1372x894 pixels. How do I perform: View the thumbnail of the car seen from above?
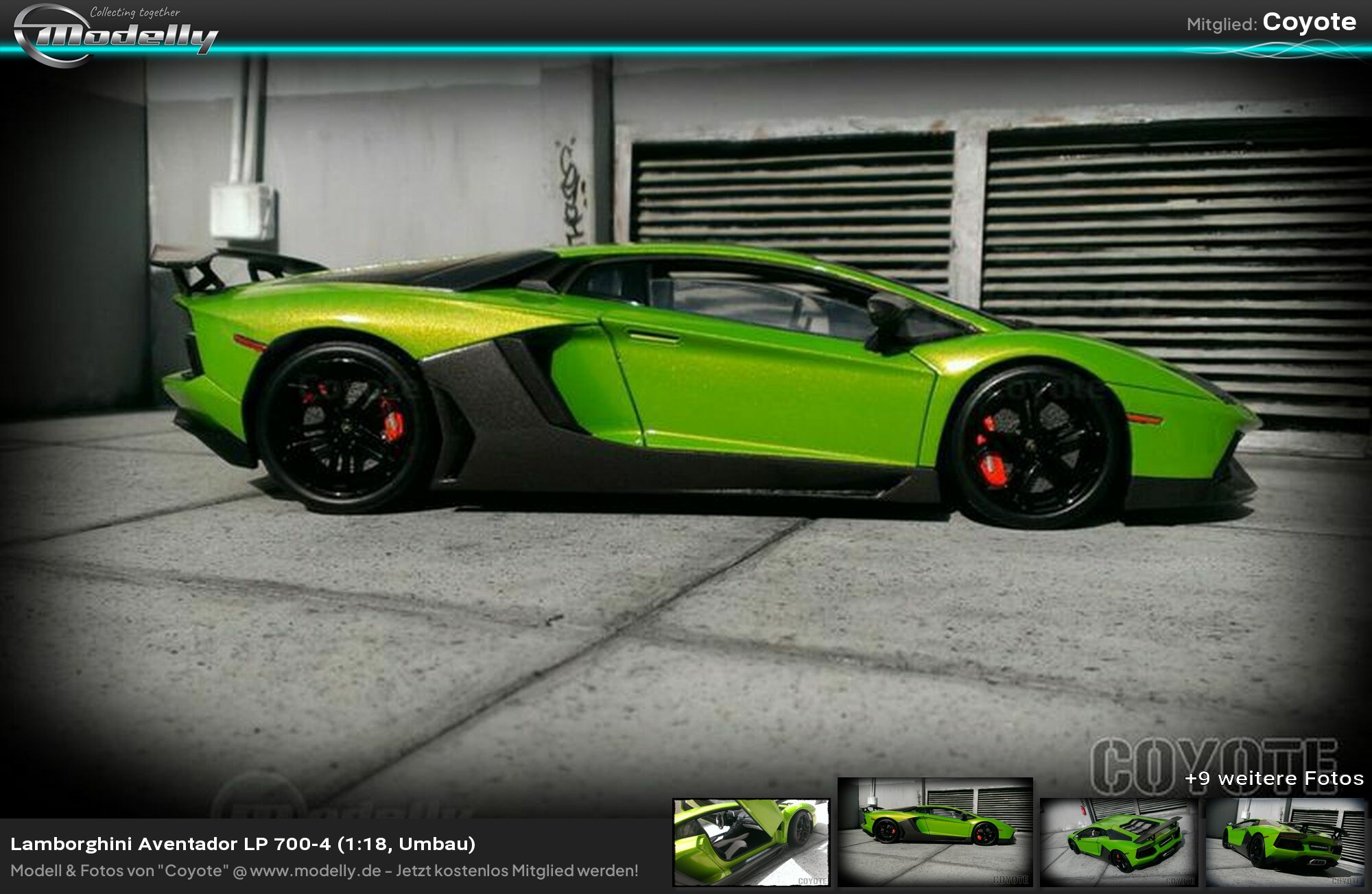[x=1118, y=843]
